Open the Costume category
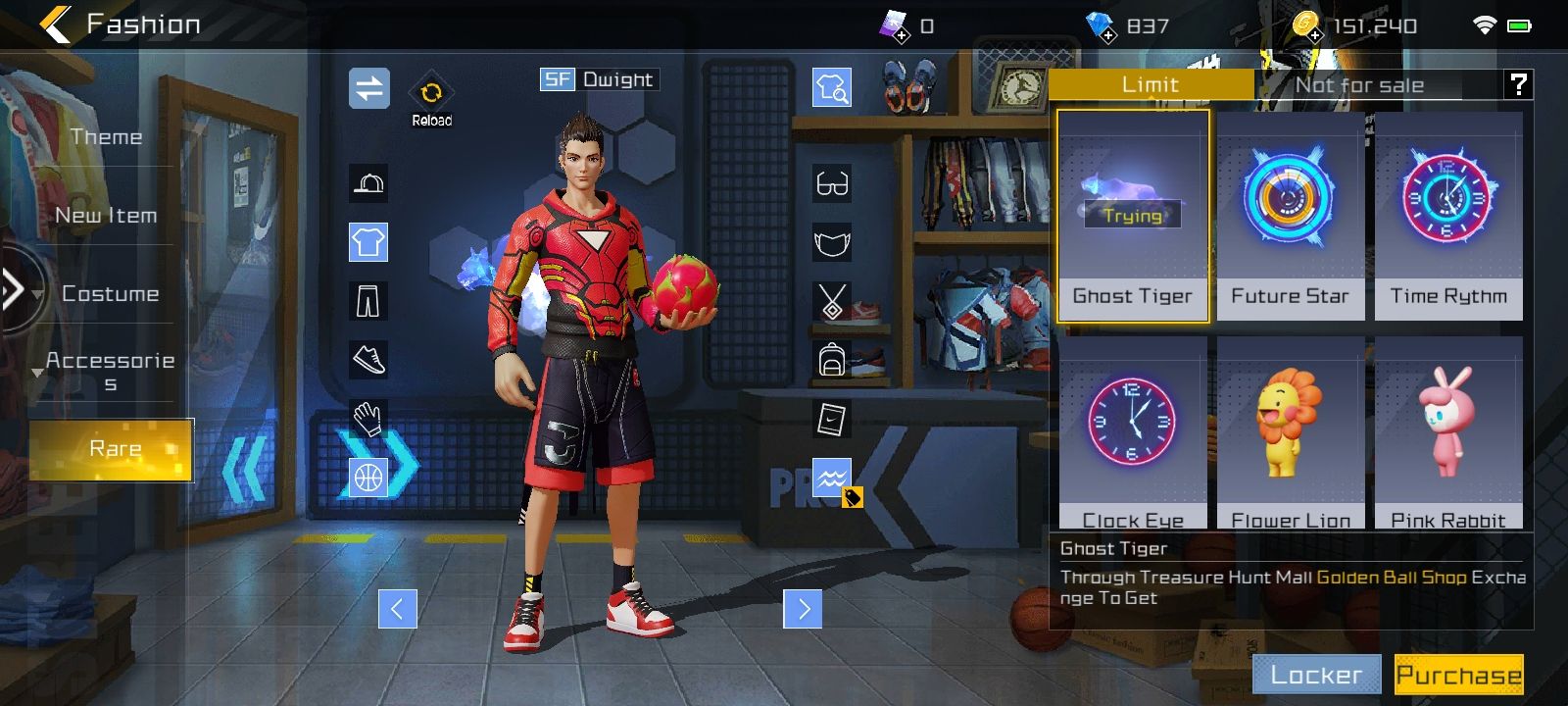 [x=110, y=294]
